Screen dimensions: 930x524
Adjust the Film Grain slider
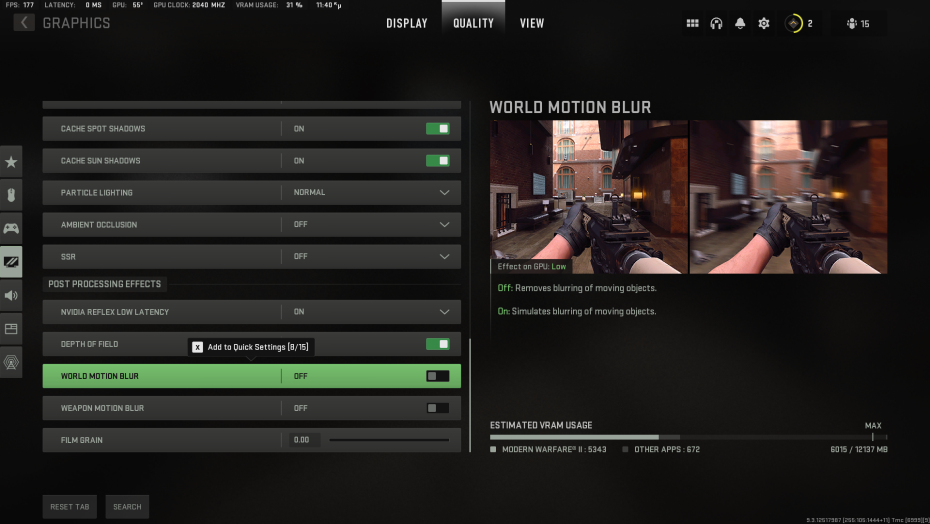click(x=389, y=440)
